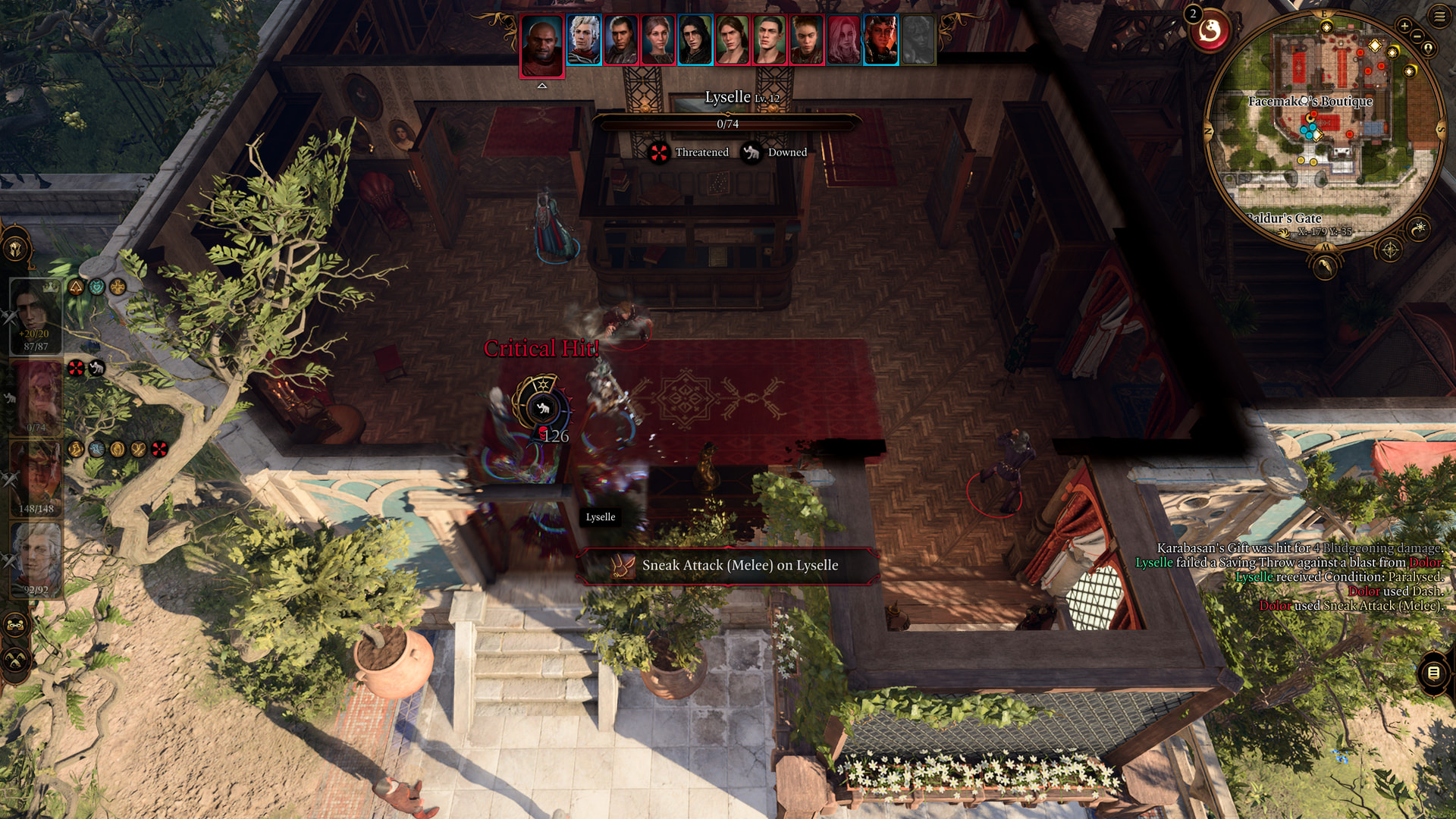This screenshot has width=1456, height=819.
Task: Click the crescent moon and star button
Action: tap(1419, 227)
